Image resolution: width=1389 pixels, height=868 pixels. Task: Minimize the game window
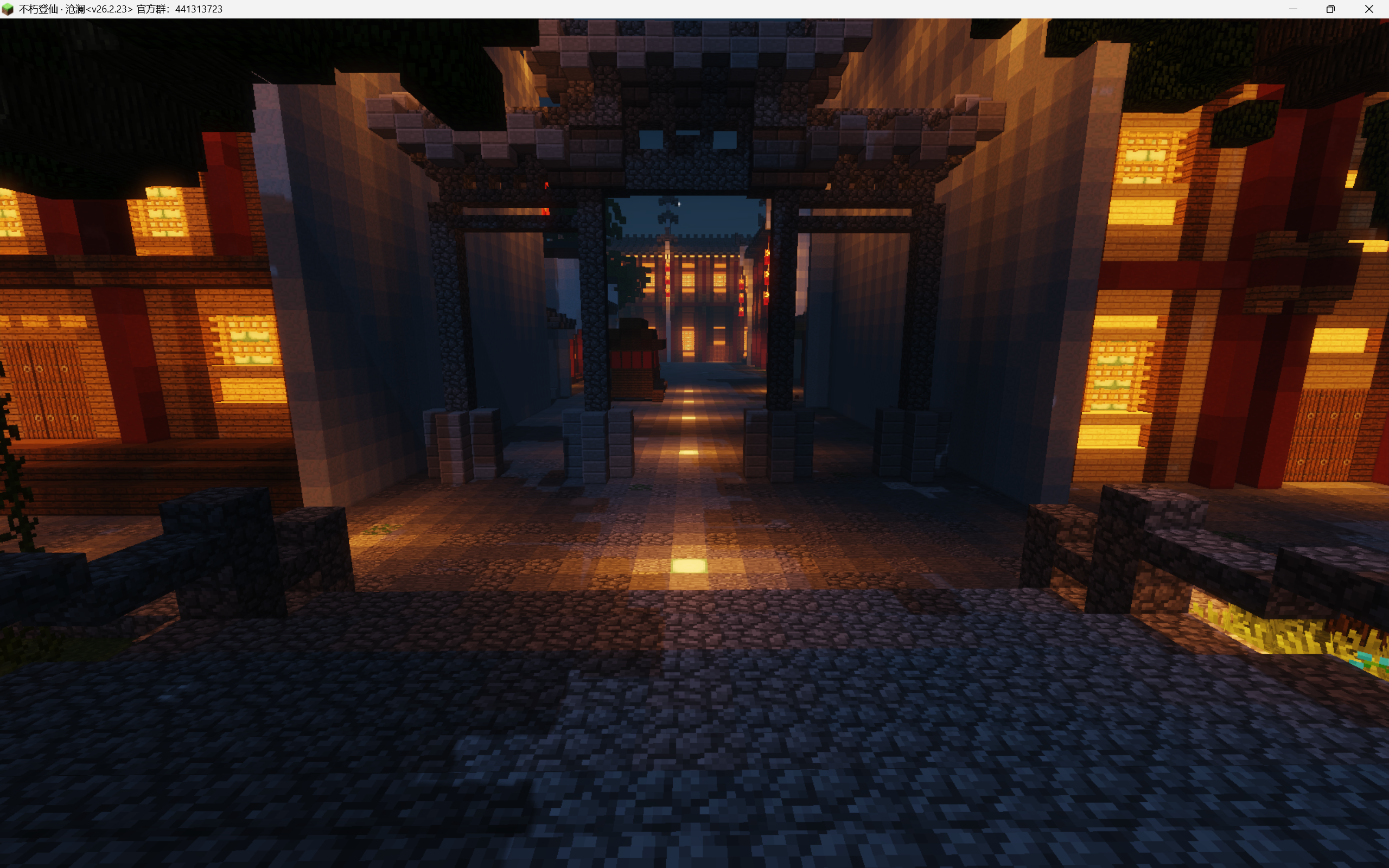(x=1292, y=9)
